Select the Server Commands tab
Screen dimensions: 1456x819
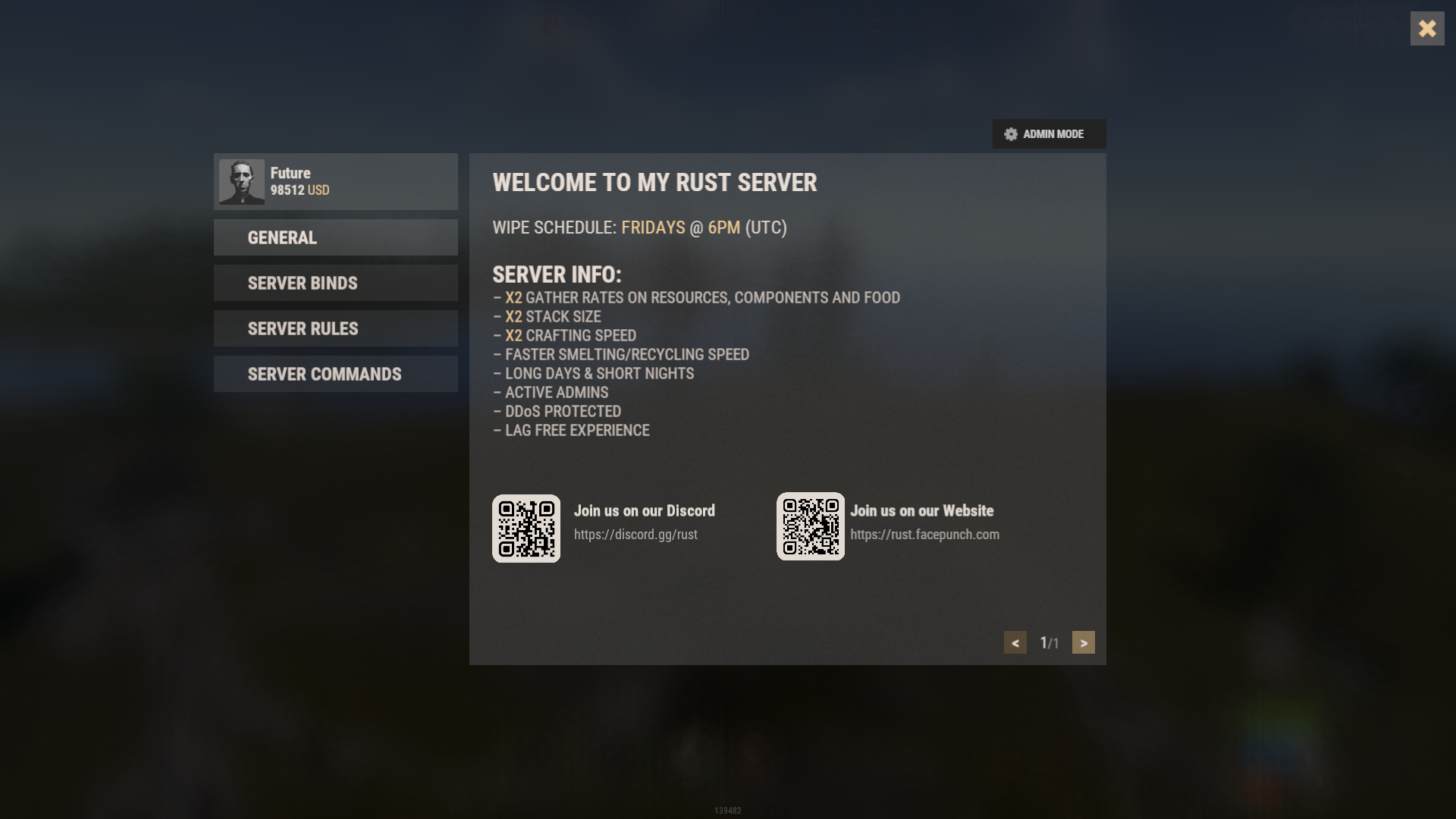[335, 374]
